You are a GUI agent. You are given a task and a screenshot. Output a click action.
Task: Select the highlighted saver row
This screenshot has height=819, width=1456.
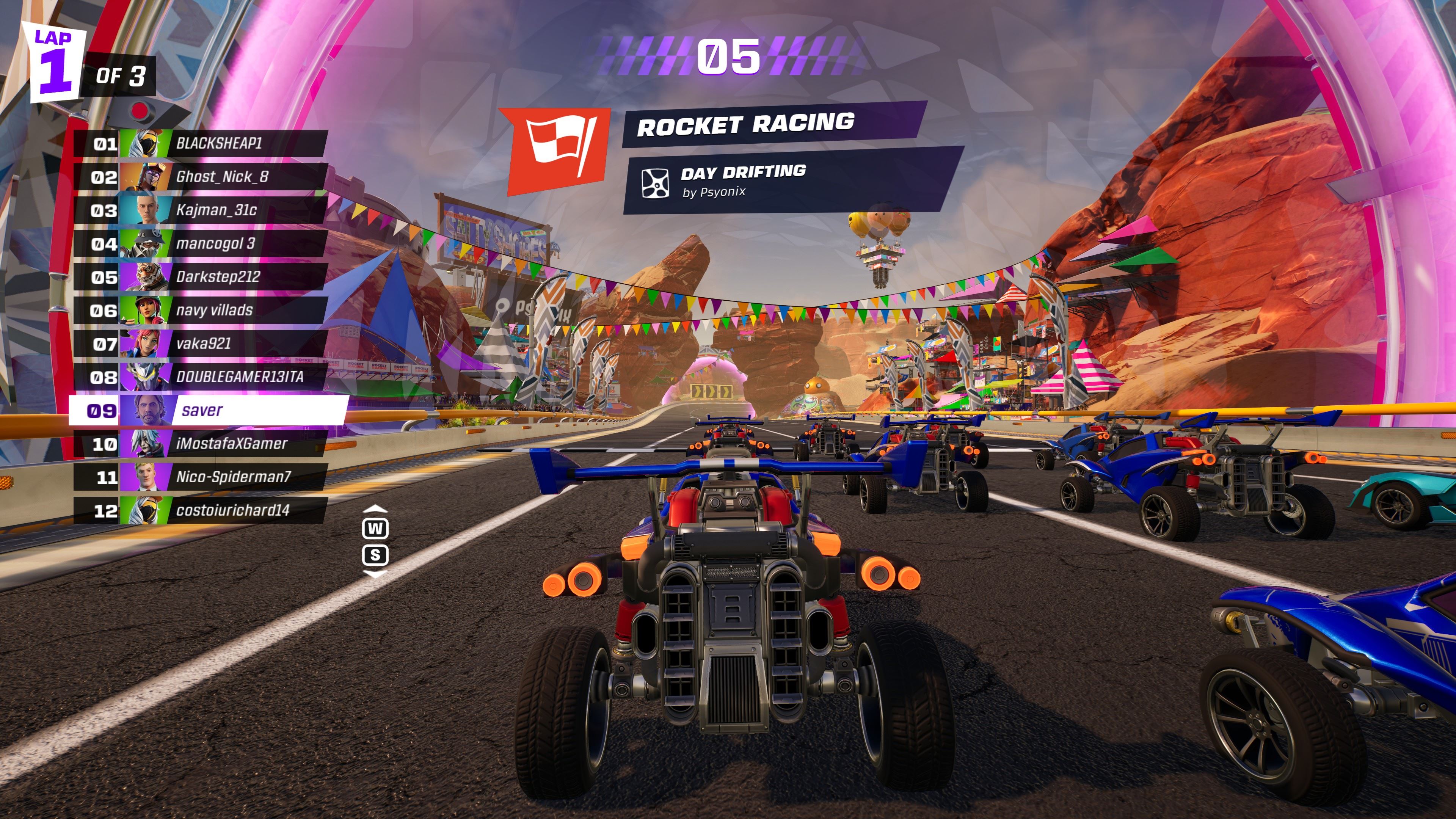(x=208, y=410)
